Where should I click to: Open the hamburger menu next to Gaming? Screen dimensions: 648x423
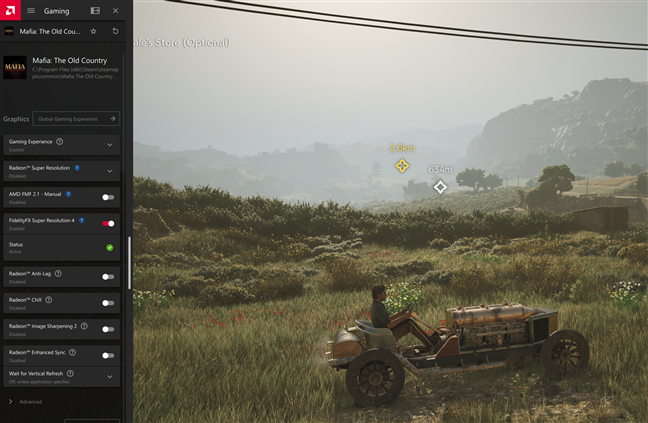[x=30, y=10]
